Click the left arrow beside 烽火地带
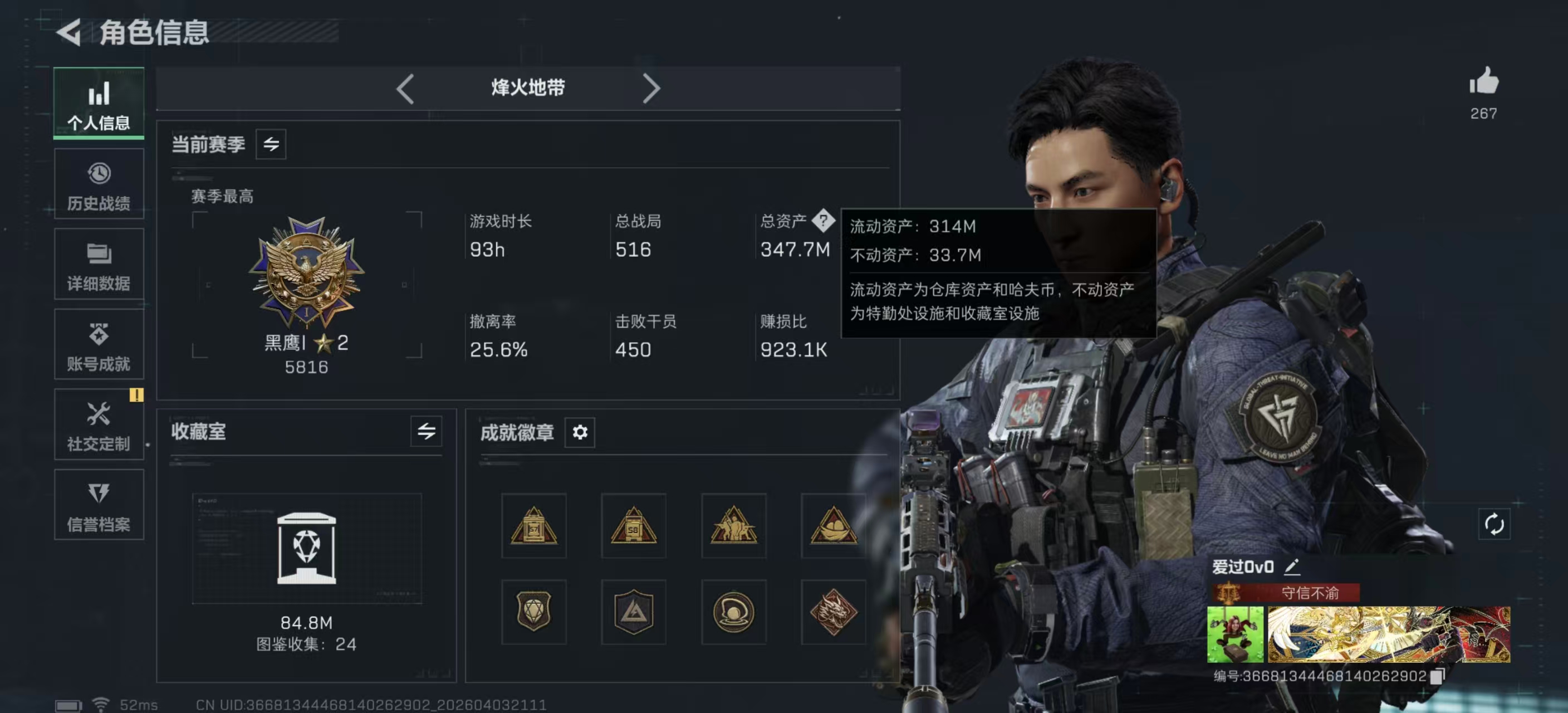Viewport: 1568px width, 713px height. pyautogui.click(x=405, y=89)
